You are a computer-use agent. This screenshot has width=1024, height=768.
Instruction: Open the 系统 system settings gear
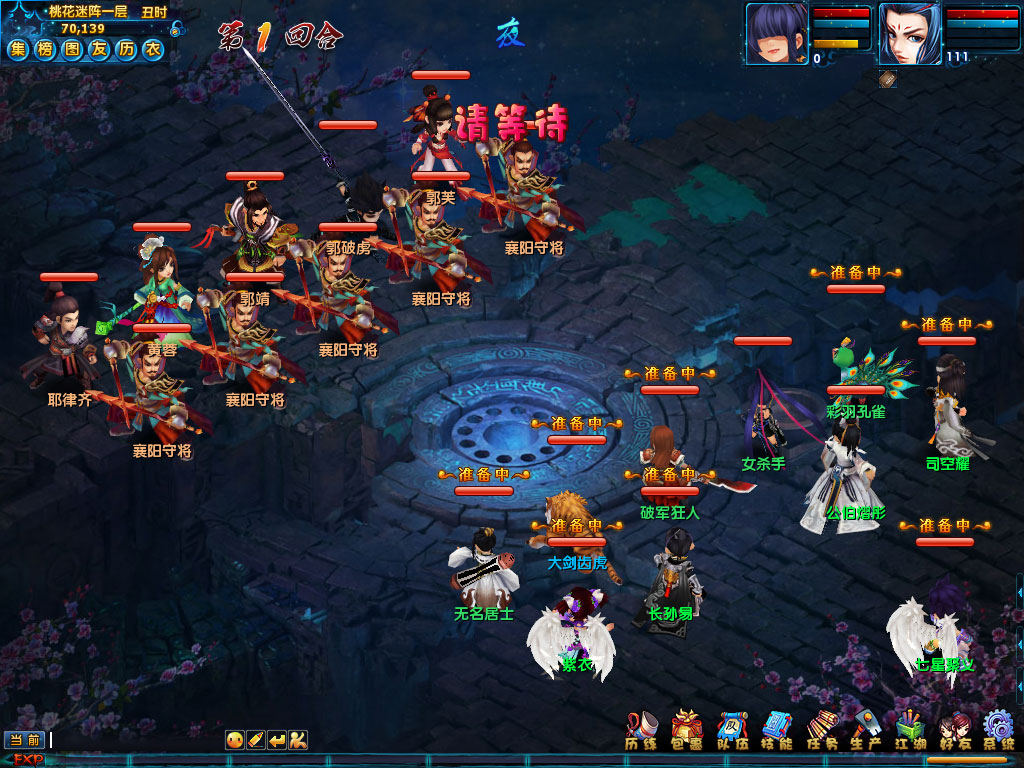point(998,731)
